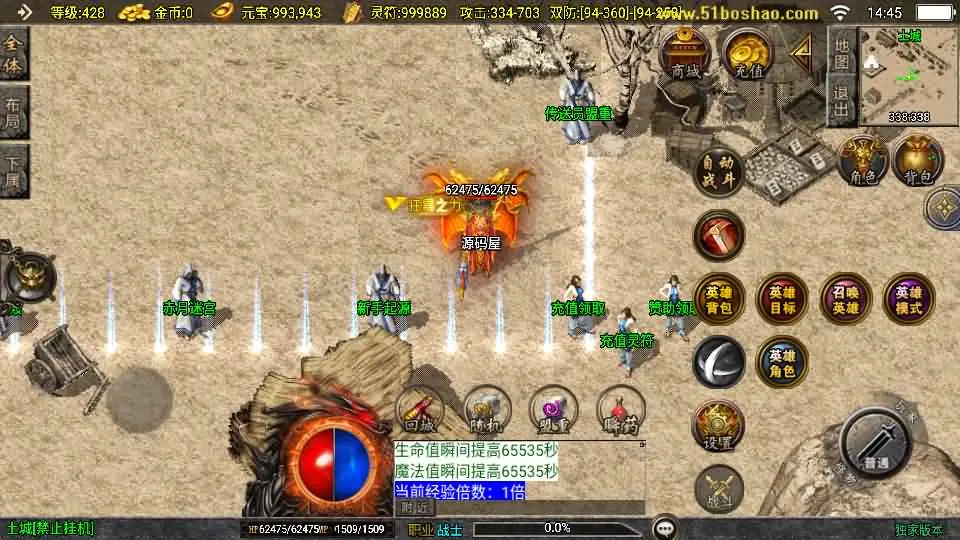The width and height of the screenshot is (960, 540).
Task: Open the 角色 character sheet
Action: coord(863,161)
